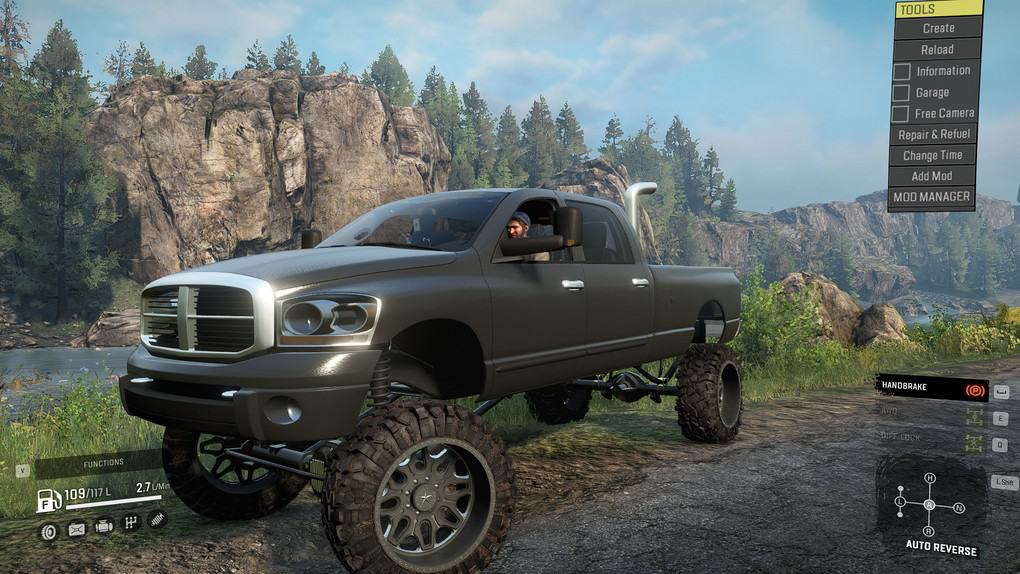Select High gear on the gearbox
The width and height of the screenshot is (1020, 574).
point(929,479)
